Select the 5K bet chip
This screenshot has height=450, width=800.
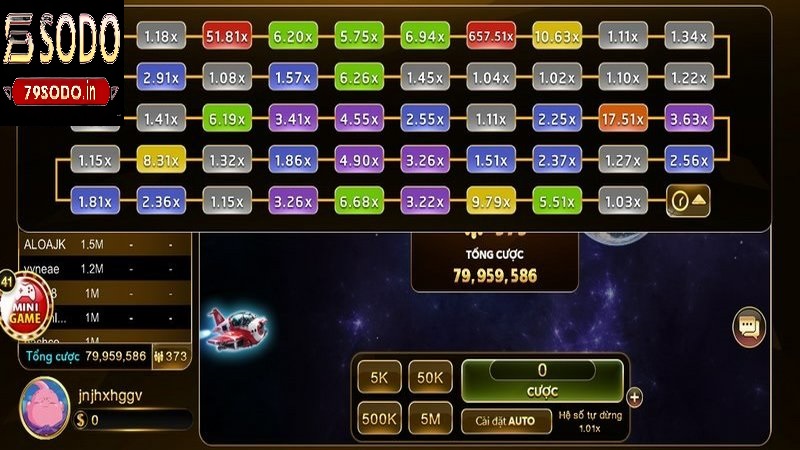[380, 377]
